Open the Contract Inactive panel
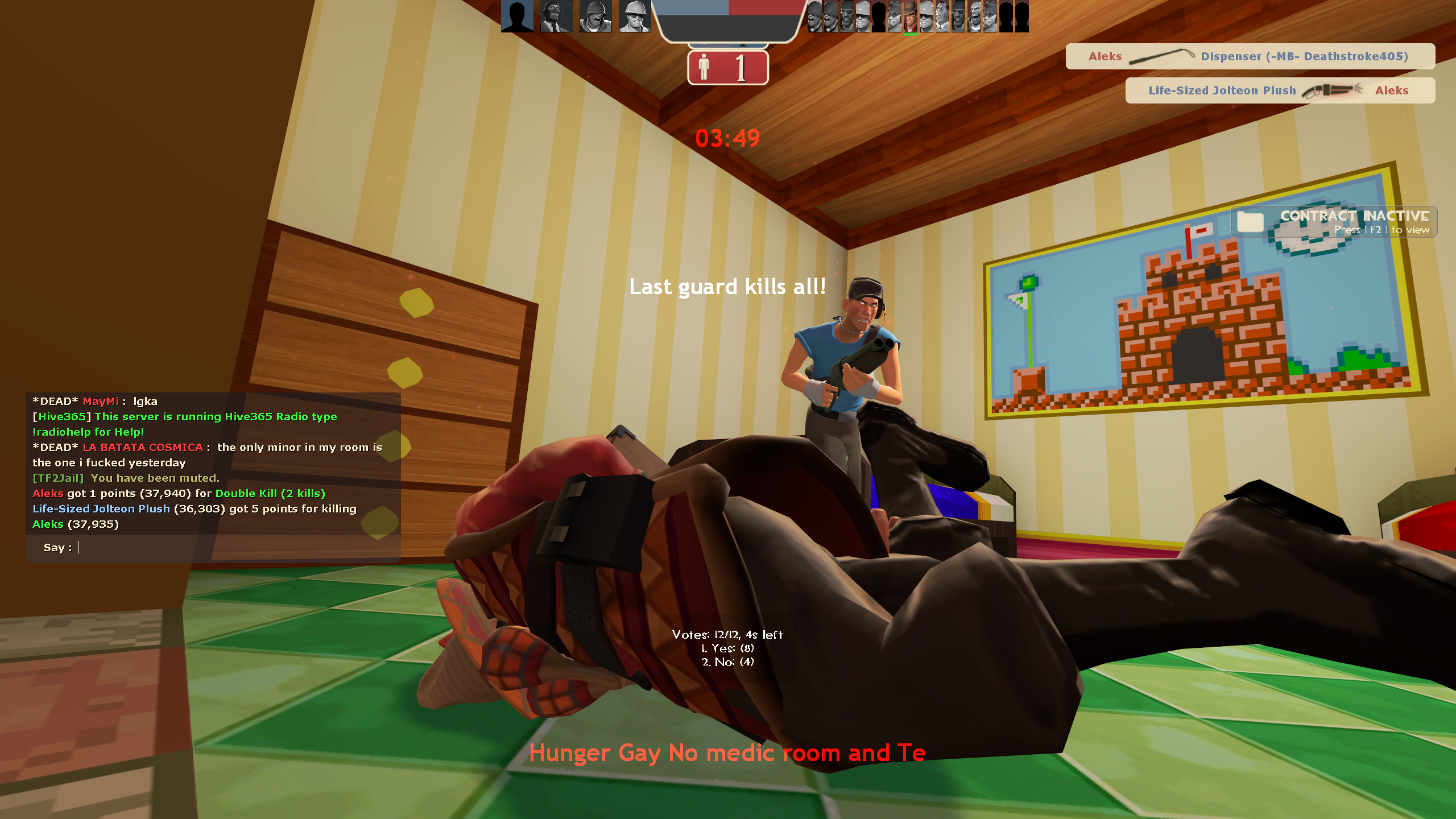 (x=1334, y=222)
